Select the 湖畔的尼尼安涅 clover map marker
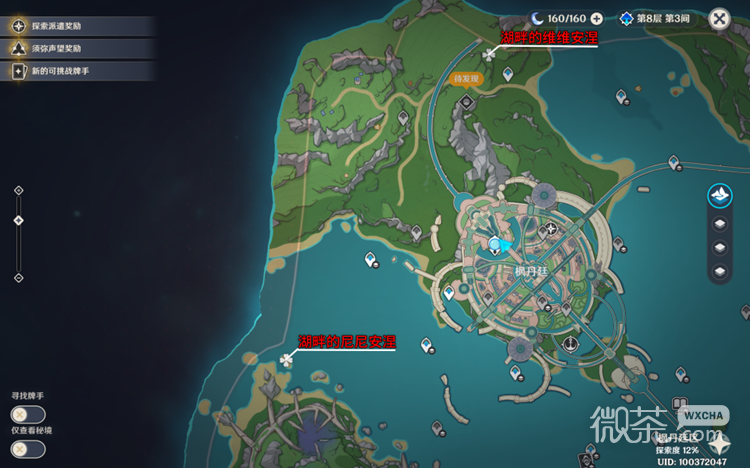The width and height of the screenshot is (750, 468). tap(288, 358)
